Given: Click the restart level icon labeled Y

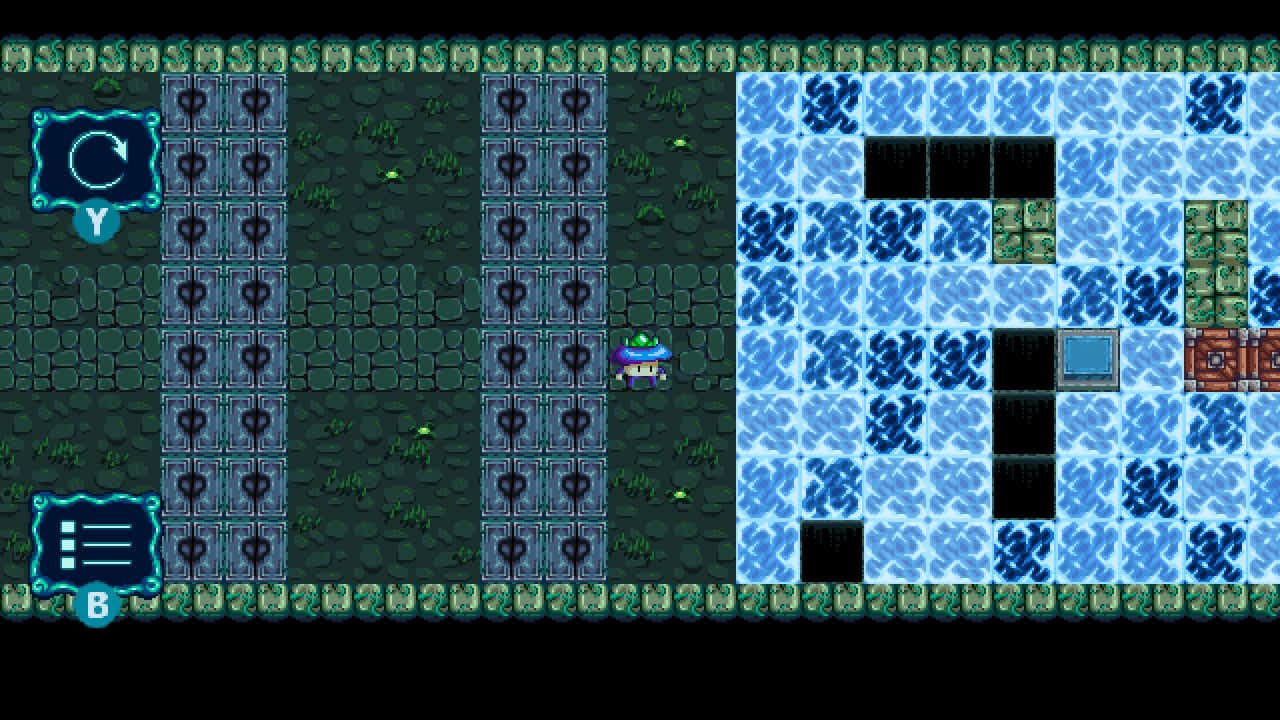Looking at the screenshot, I should click(x=95, y=160).
